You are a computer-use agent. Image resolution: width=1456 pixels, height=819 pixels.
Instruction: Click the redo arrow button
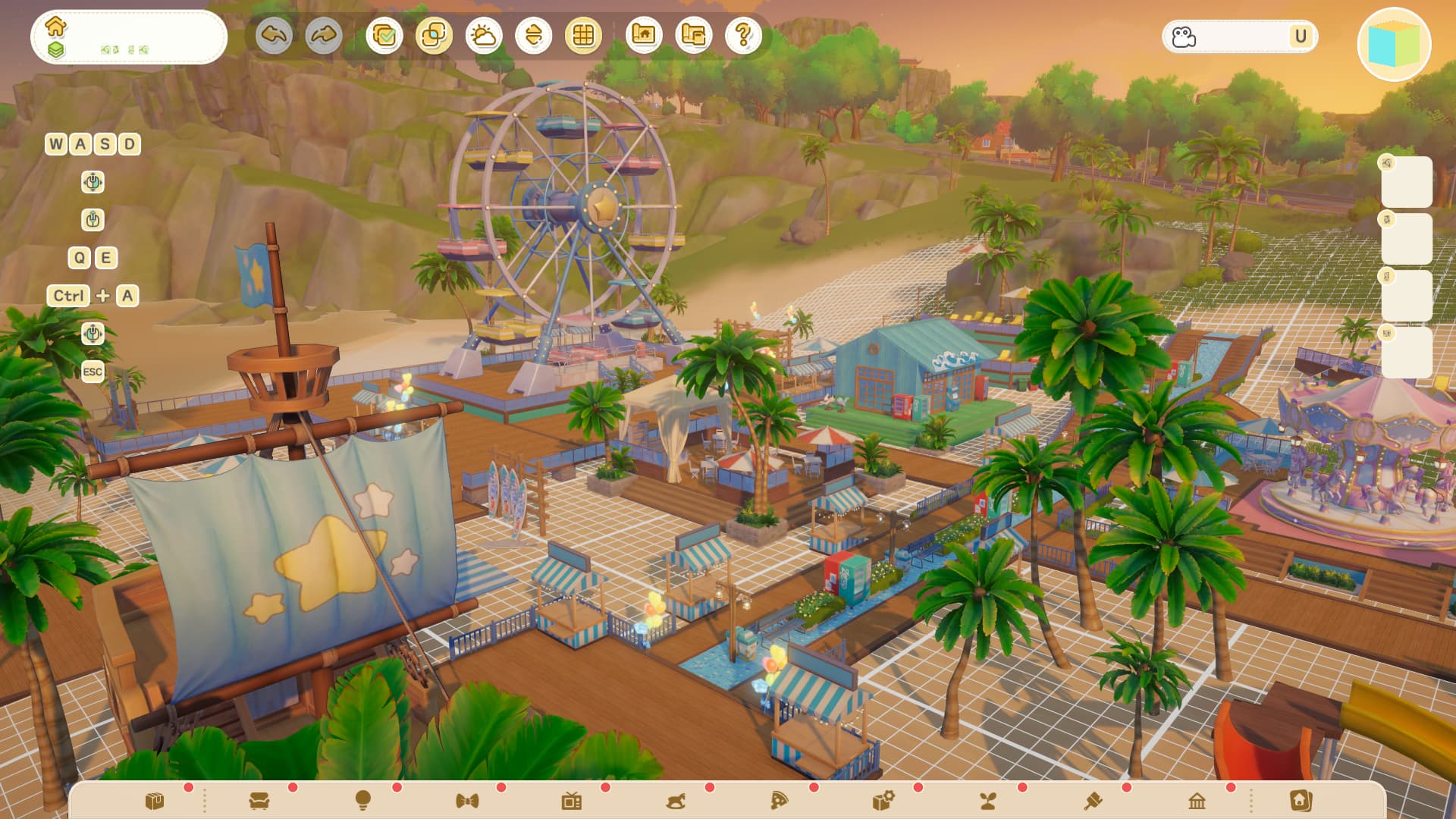(324, 36)
